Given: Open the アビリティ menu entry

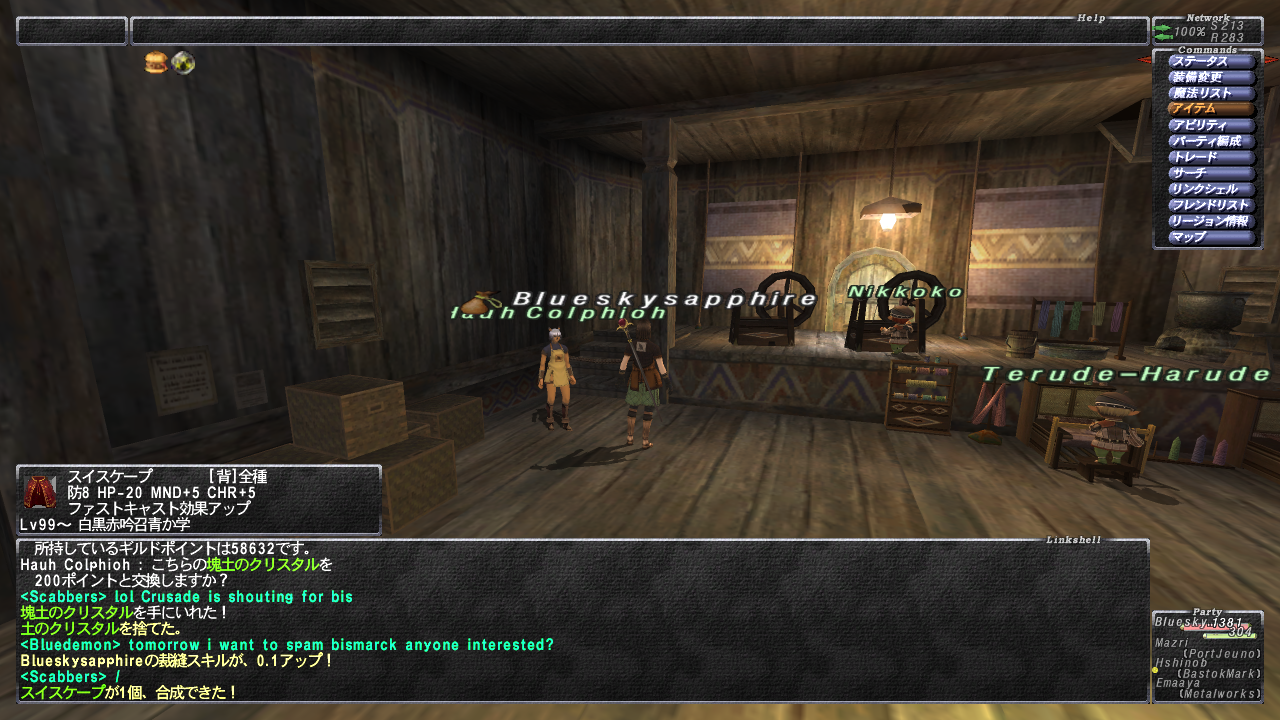Looking at the screenshot, I should [x=1210, y=126].
